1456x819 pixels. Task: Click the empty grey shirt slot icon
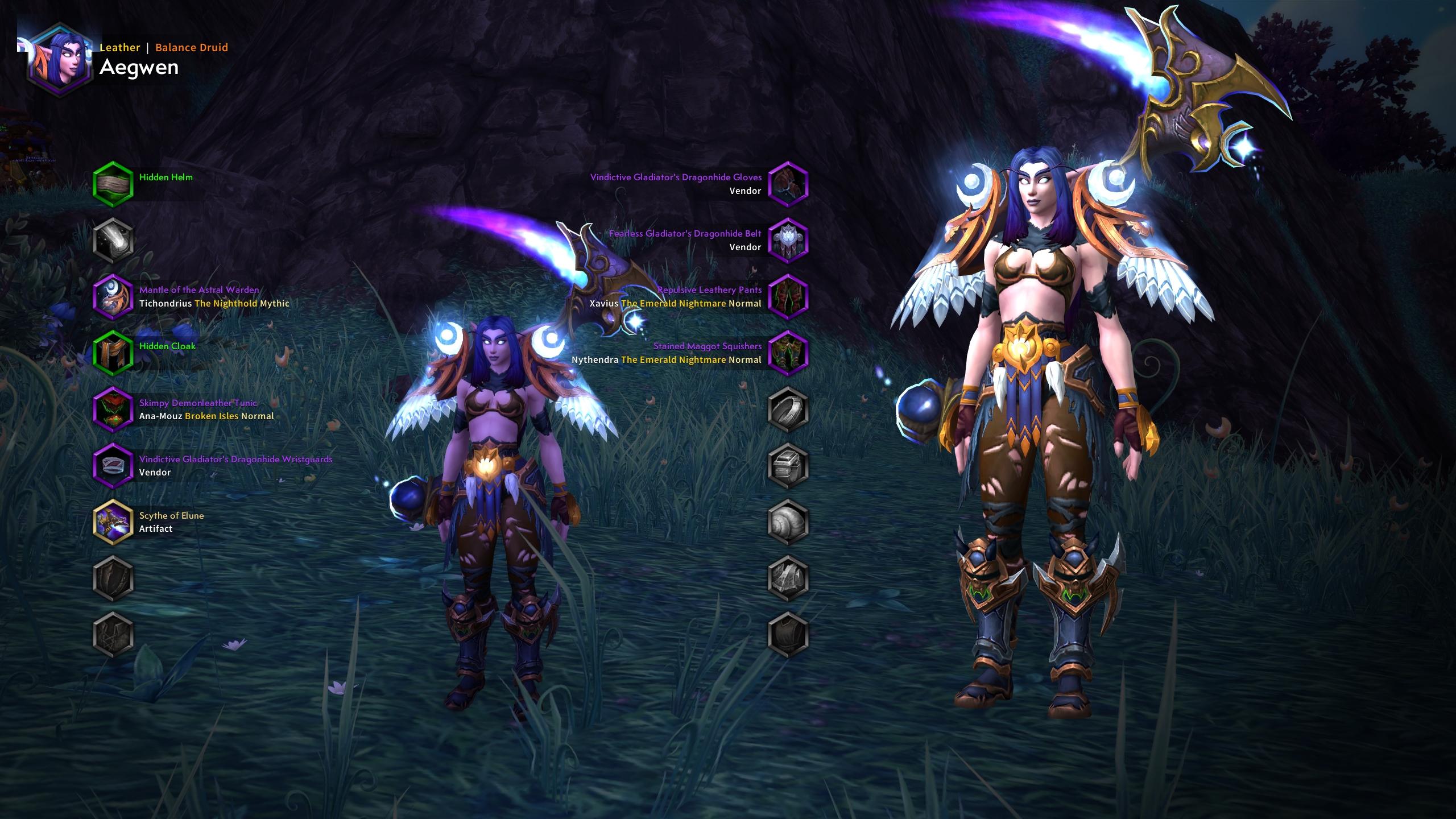click(x=789, y=634)
